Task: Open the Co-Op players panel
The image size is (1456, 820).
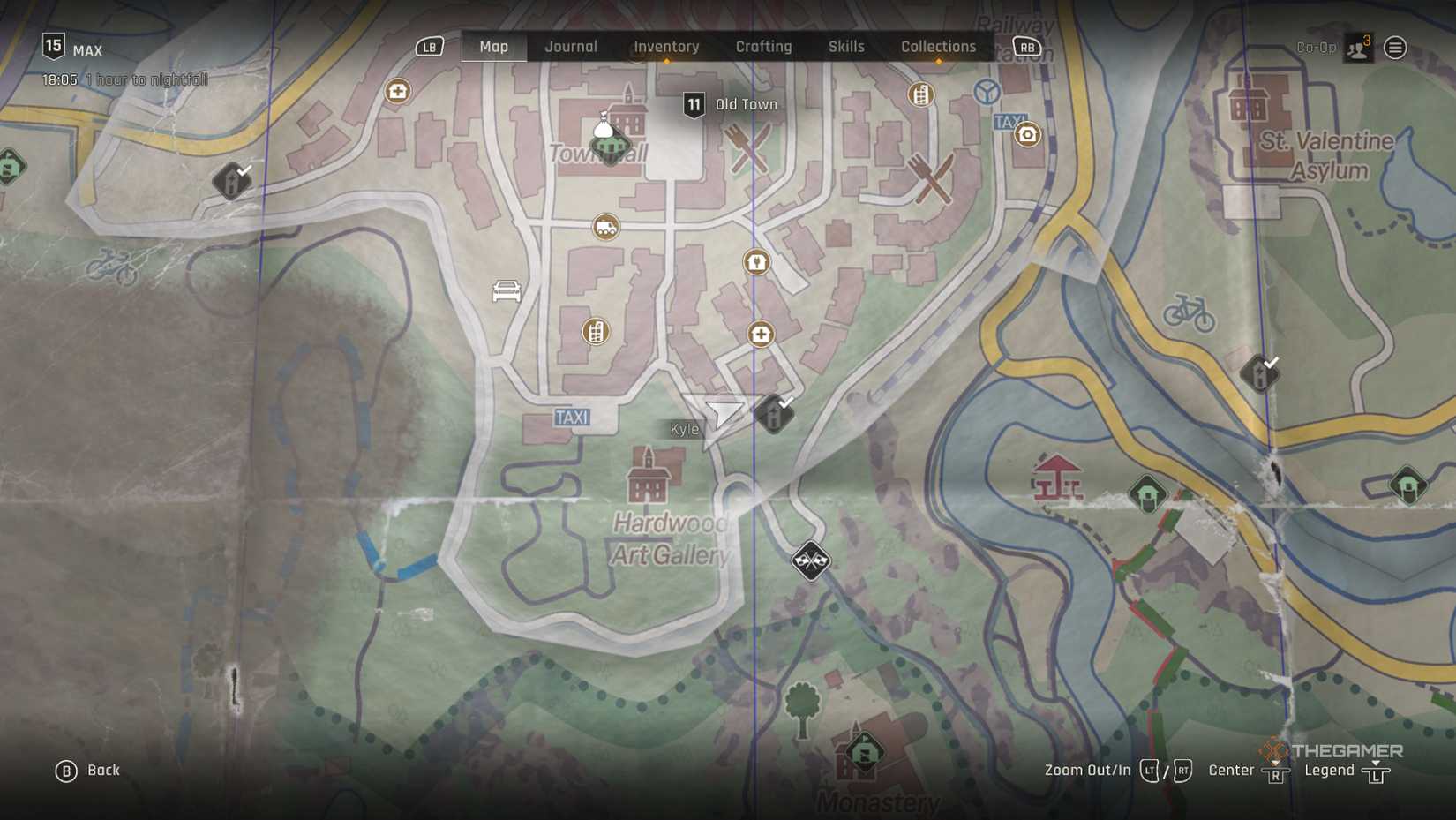Action: click(x=1357, y=48)
